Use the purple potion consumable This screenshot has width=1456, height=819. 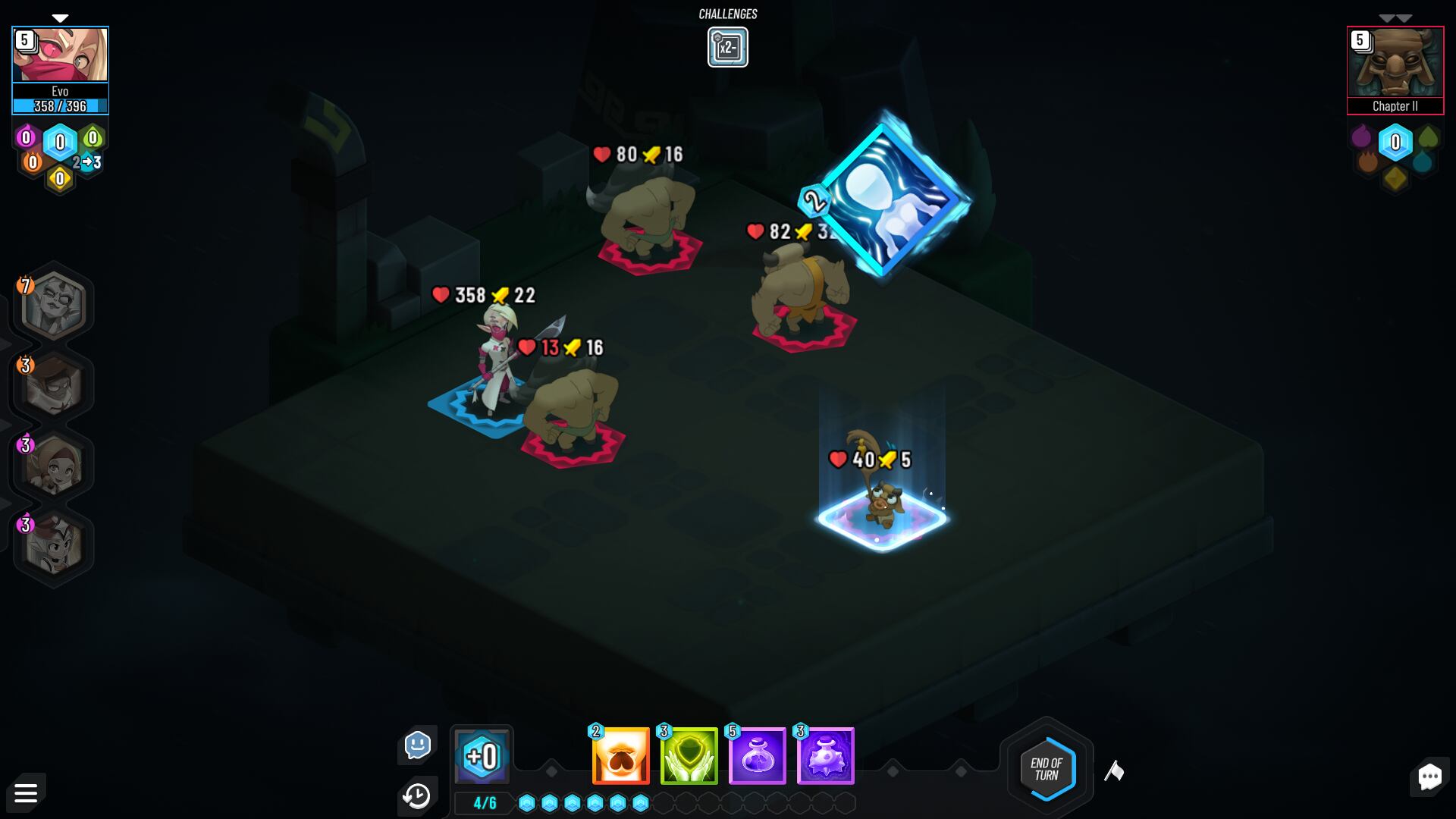click(756, 755)
